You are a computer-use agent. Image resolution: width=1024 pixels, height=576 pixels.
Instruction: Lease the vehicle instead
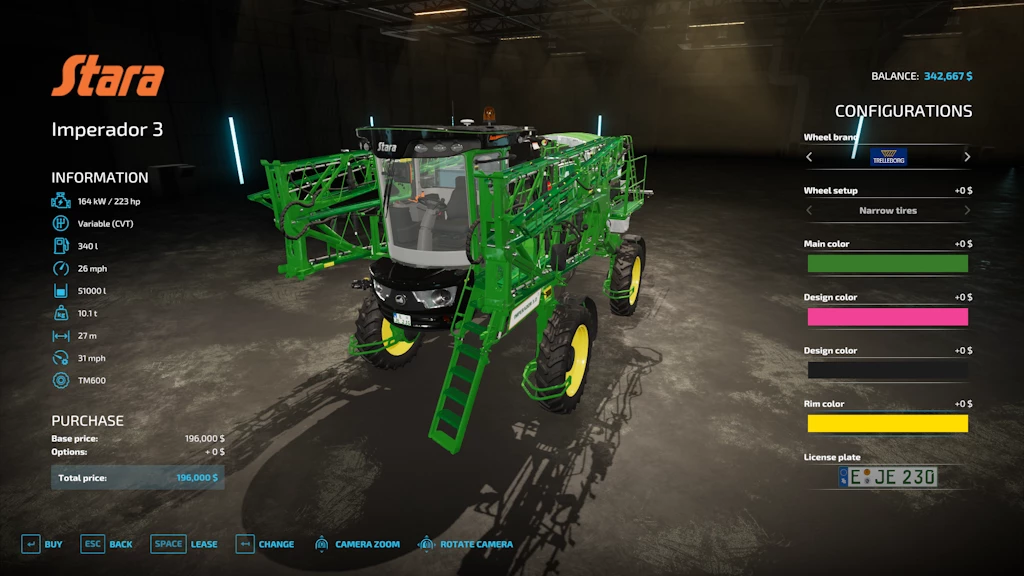tap(184, 544)
